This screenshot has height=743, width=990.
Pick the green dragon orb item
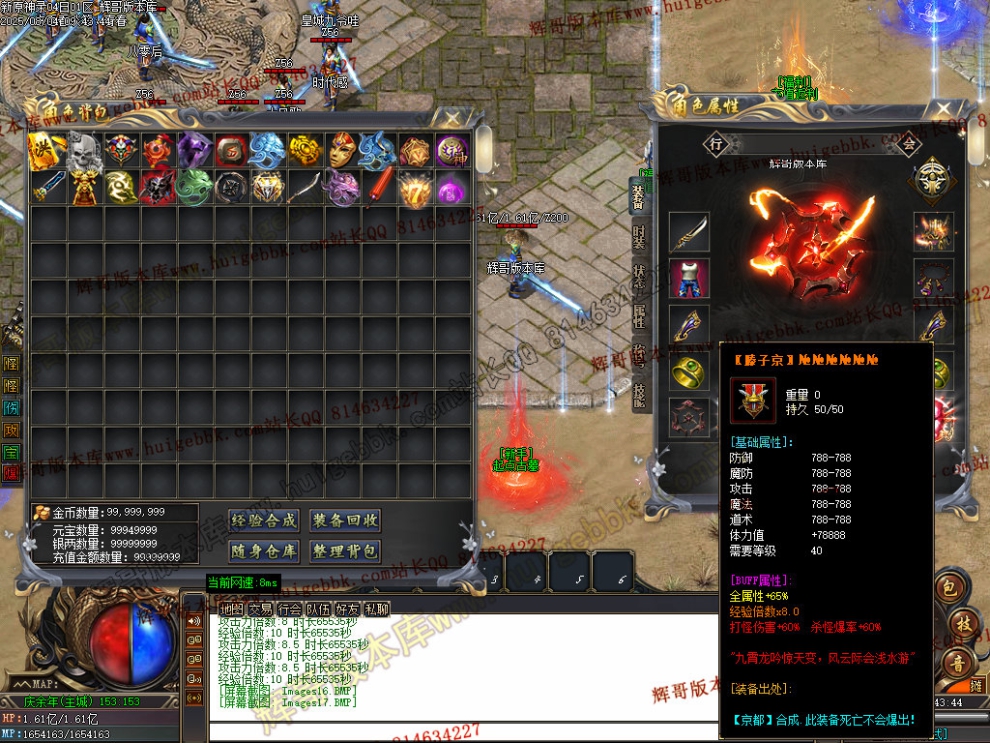194,186
